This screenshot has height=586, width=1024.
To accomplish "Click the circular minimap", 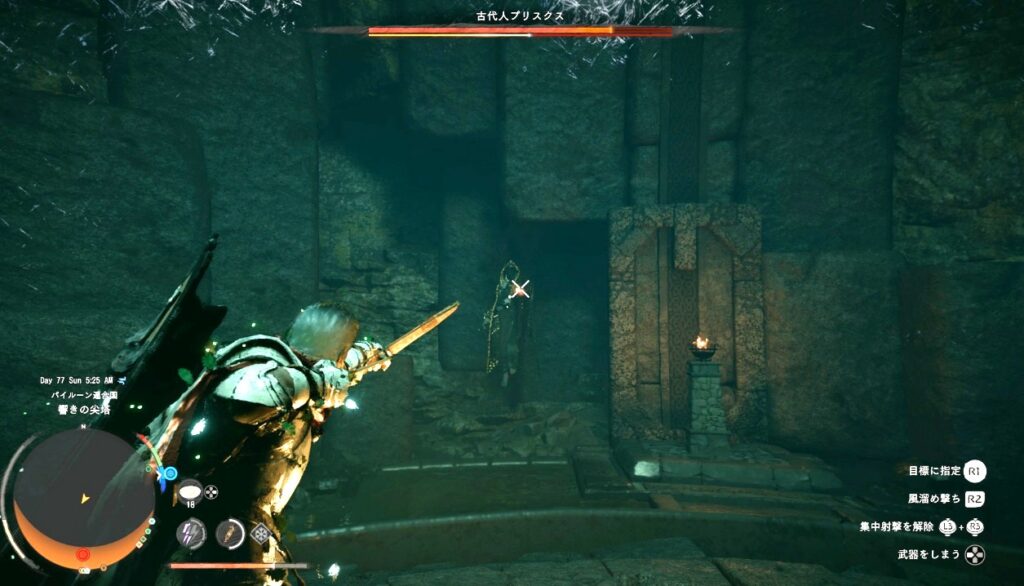I will [84, 497].
